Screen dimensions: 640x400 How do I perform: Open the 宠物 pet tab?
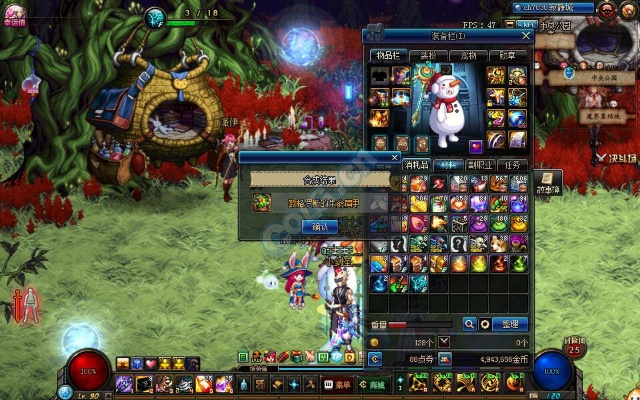[469, 56]
